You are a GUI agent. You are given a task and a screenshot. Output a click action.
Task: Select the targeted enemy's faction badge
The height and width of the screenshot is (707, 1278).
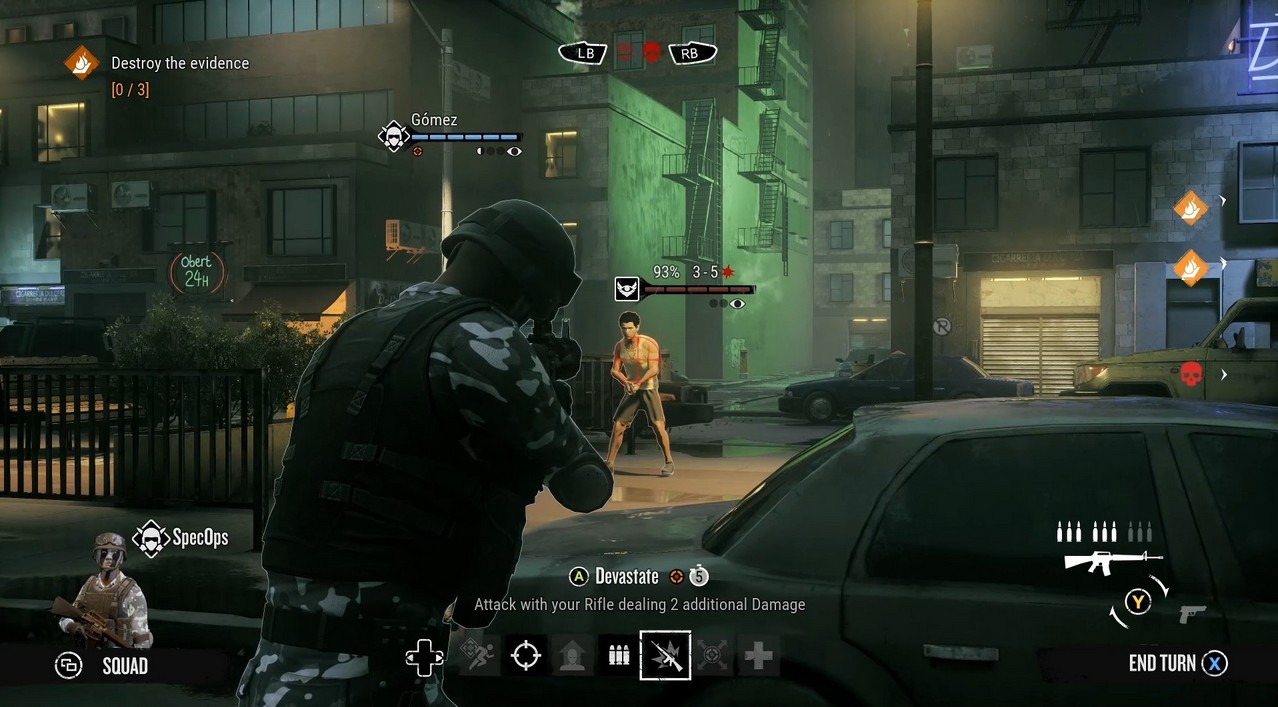627,289
